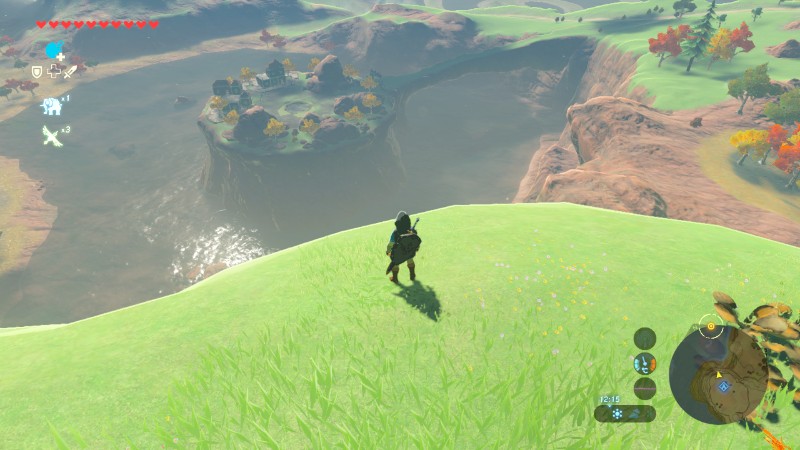Select the Remote Bomb rune icon
Viewport: 800px width, 450px height.
click(53, 50)
